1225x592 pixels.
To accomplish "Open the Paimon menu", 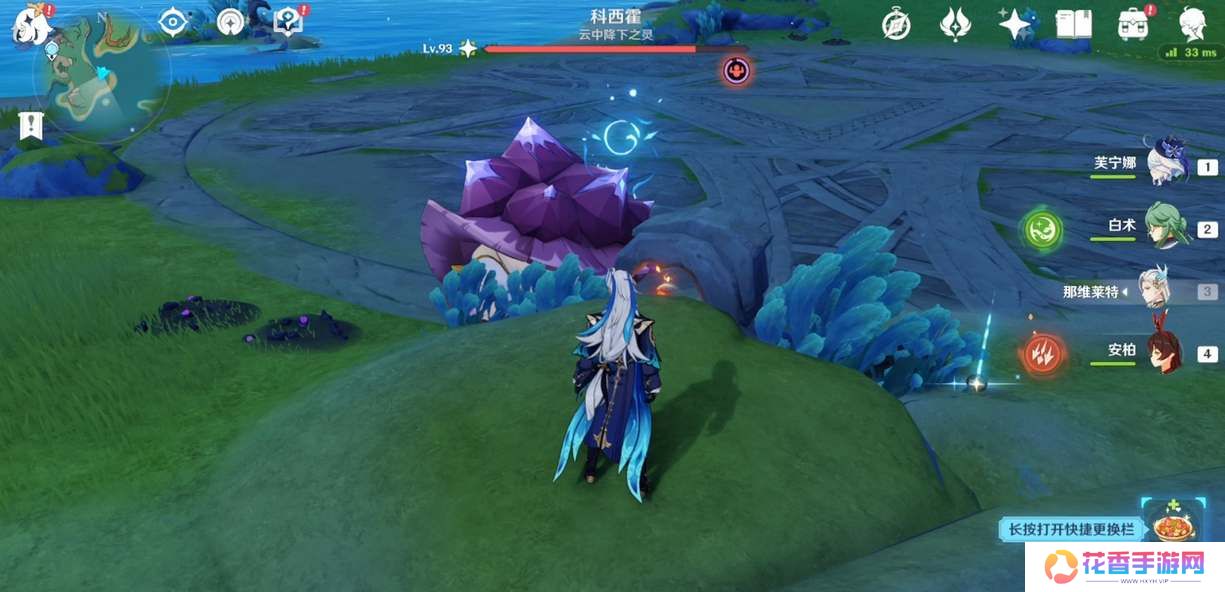I will (x=28, y=24).
